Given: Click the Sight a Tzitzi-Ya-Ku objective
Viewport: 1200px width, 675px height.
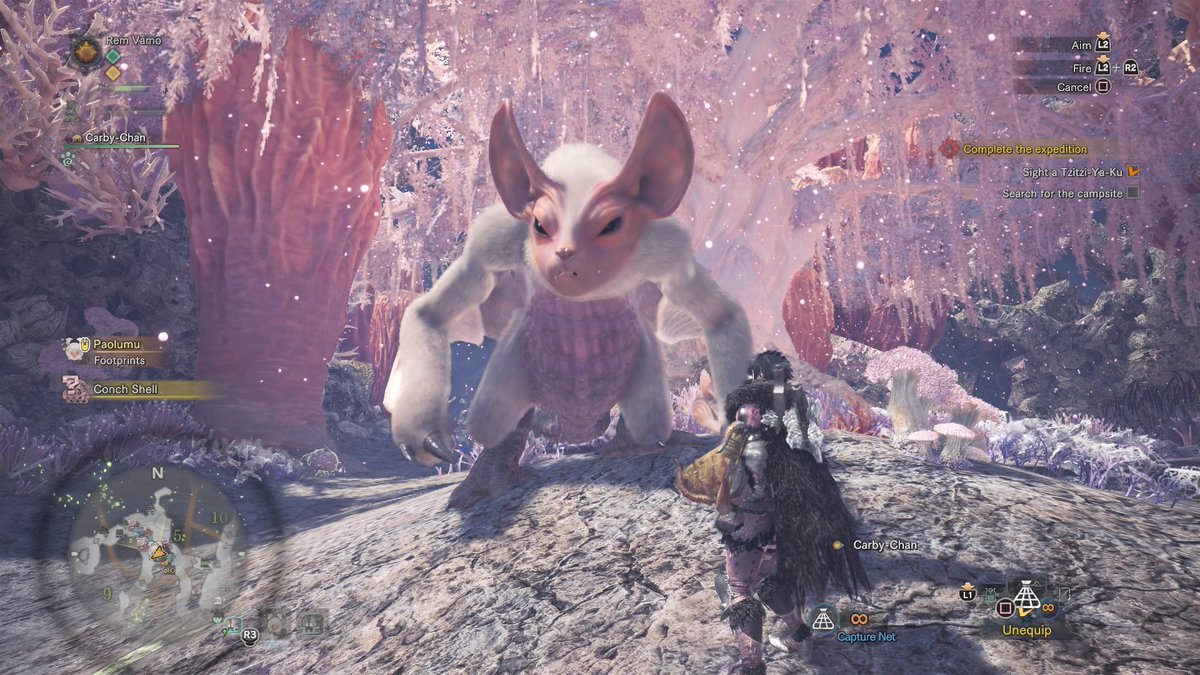Looking at the screenshot, I should pos(1072,172).
